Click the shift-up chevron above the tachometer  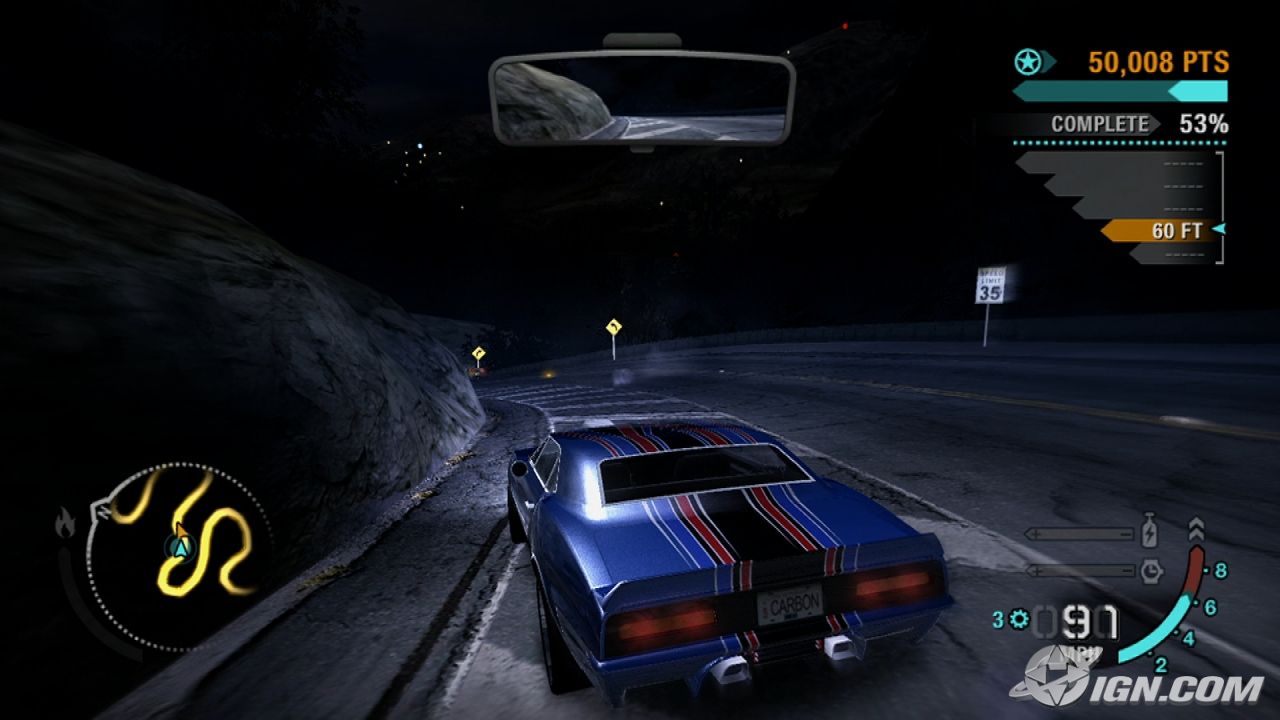click(1195, 528)
